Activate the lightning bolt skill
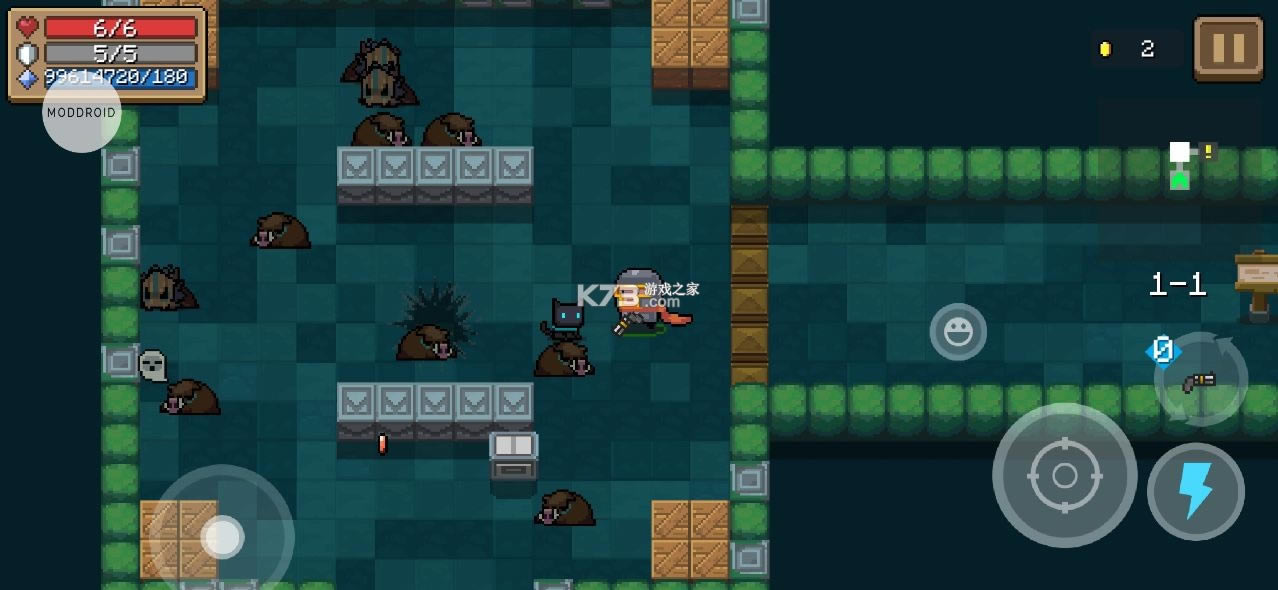1278x590 pixels. (x=1195, y=492)
